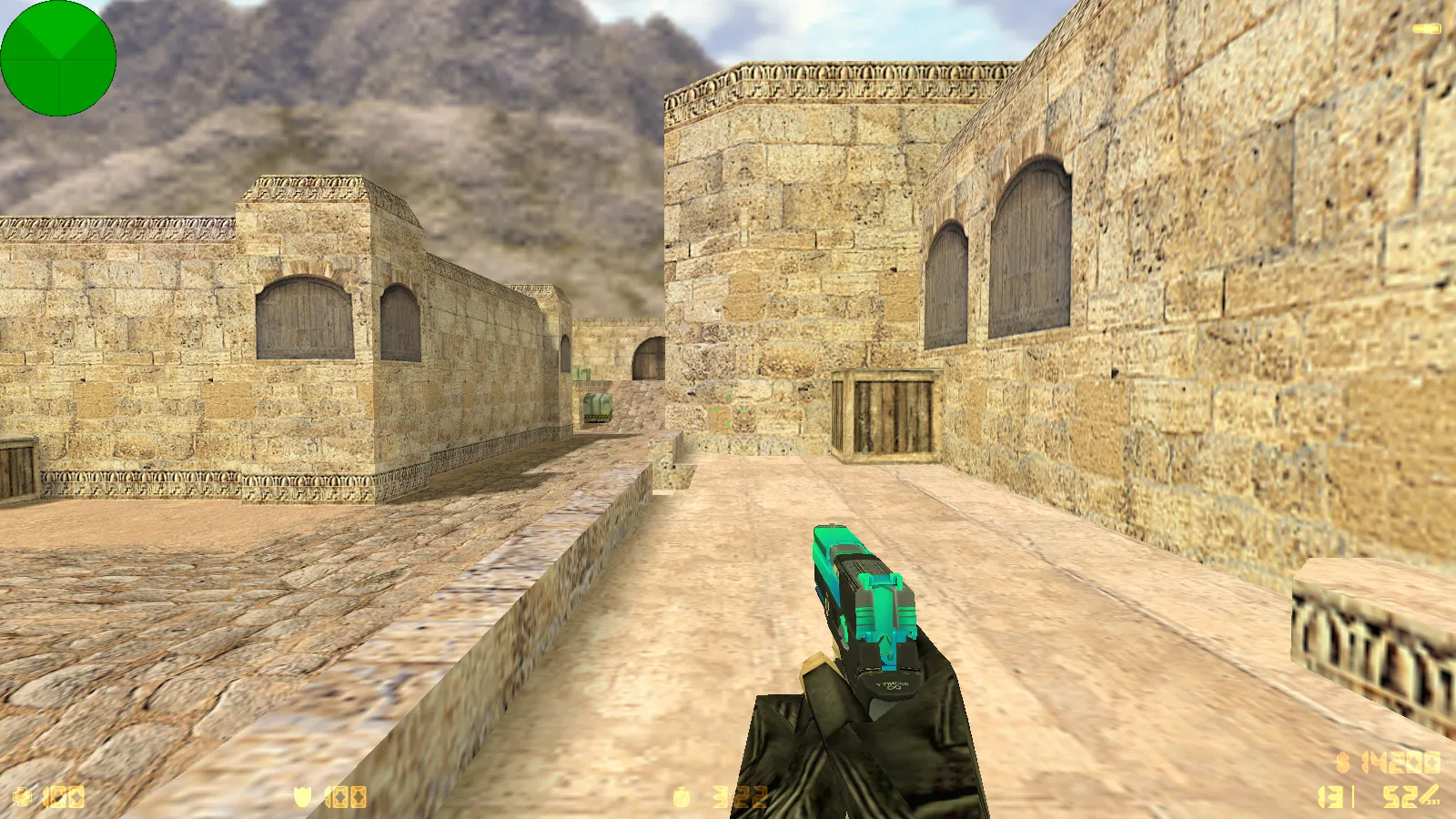This screenshot has width=1456, height=819.
Task: Click the green radar circle in the top-left
Action: [x=59, y=59]
